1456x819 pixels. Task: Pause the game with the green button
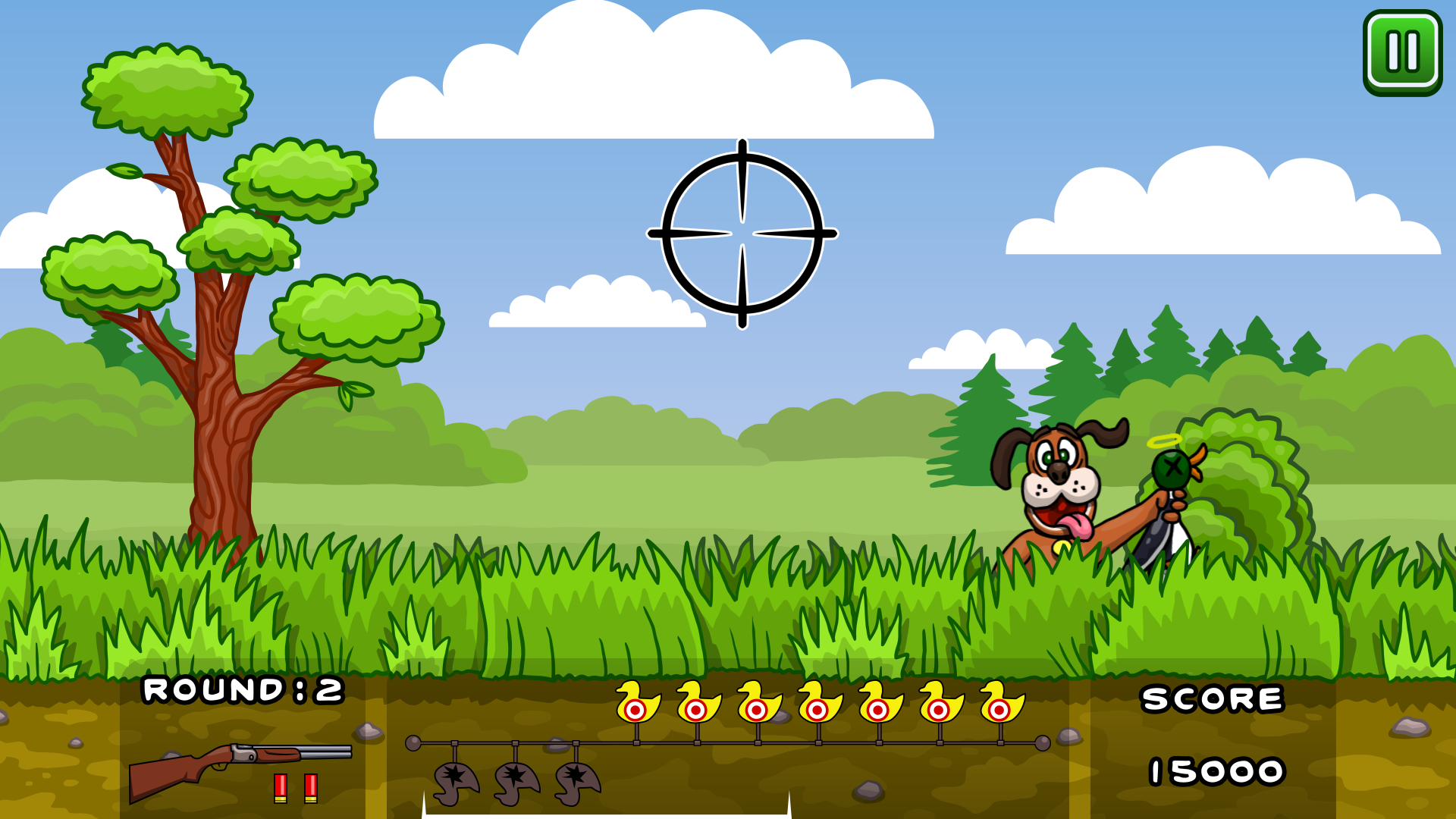1402,52
